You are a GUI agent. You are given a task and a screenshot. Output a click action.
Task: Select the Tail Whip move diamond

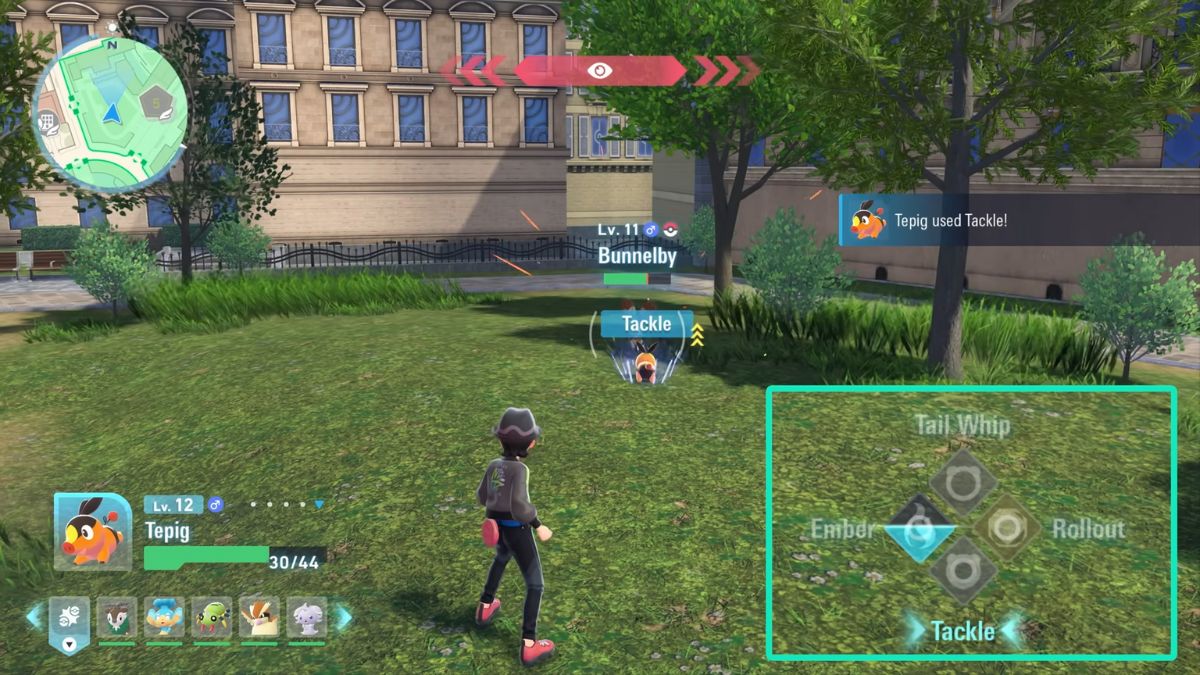click(962, 483)
